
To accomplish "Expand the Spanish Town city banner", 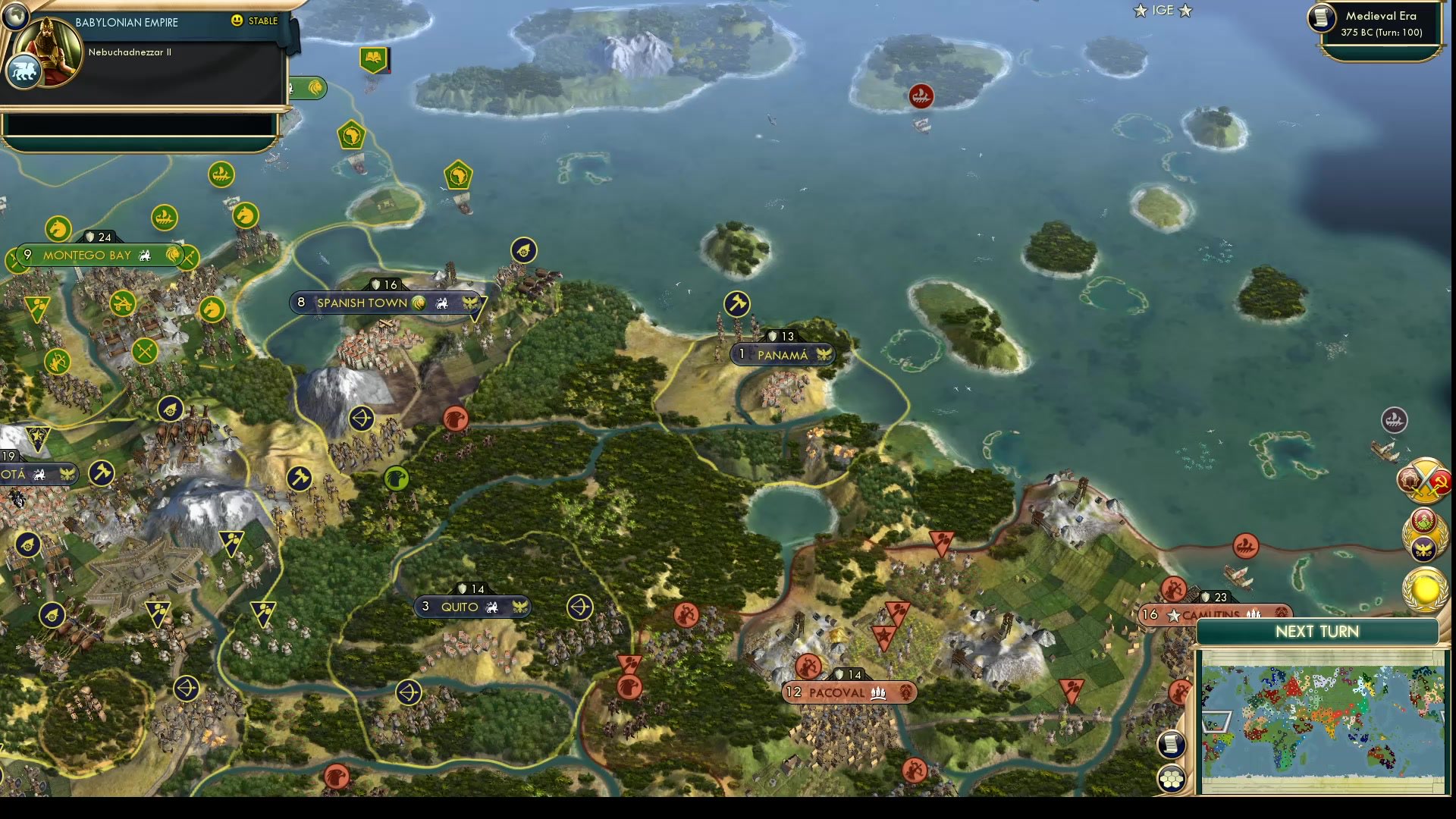I will 364,302.
